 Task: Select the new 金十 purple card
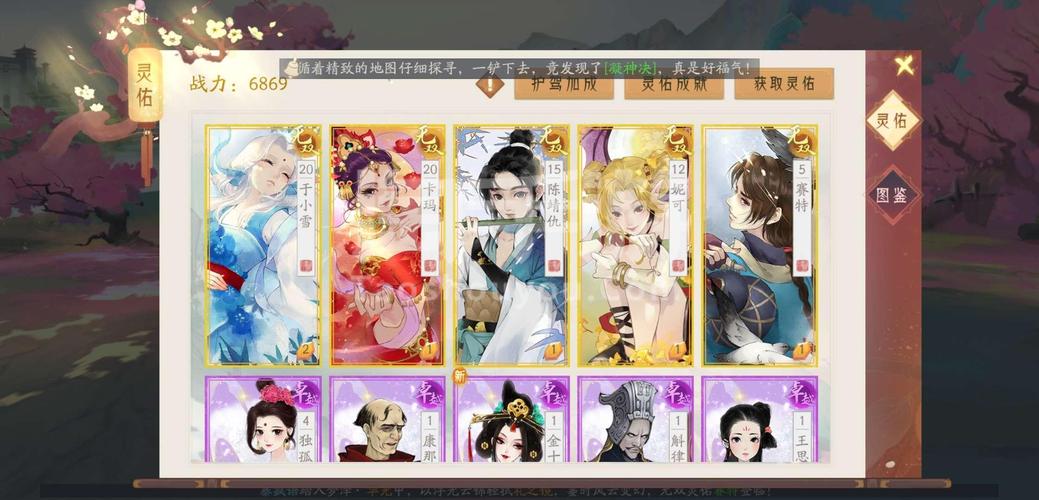click(511, 420)
